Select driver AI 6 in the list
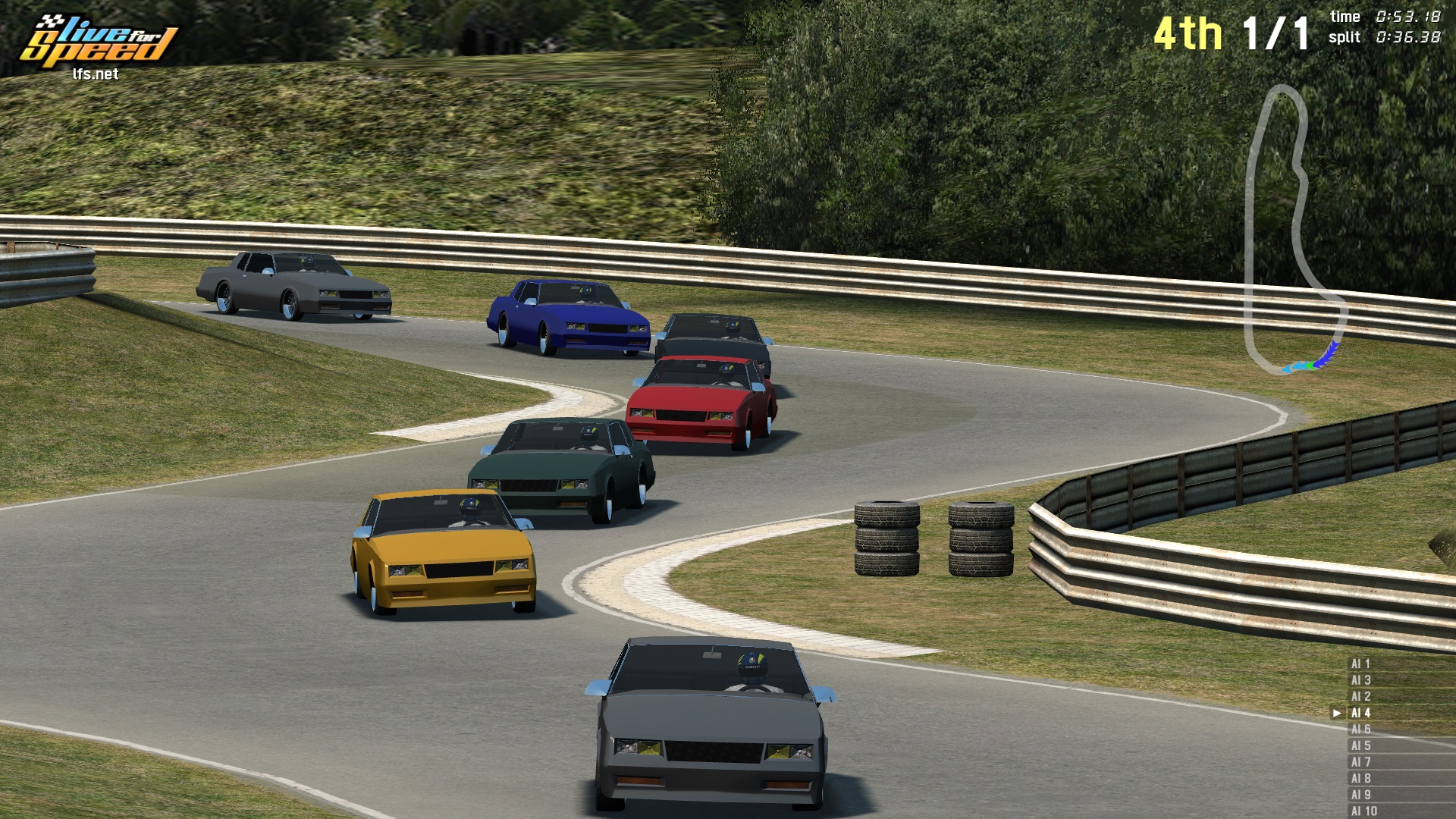Image resolution: width=1456 pixels, height=819 pixels. 1360,729
